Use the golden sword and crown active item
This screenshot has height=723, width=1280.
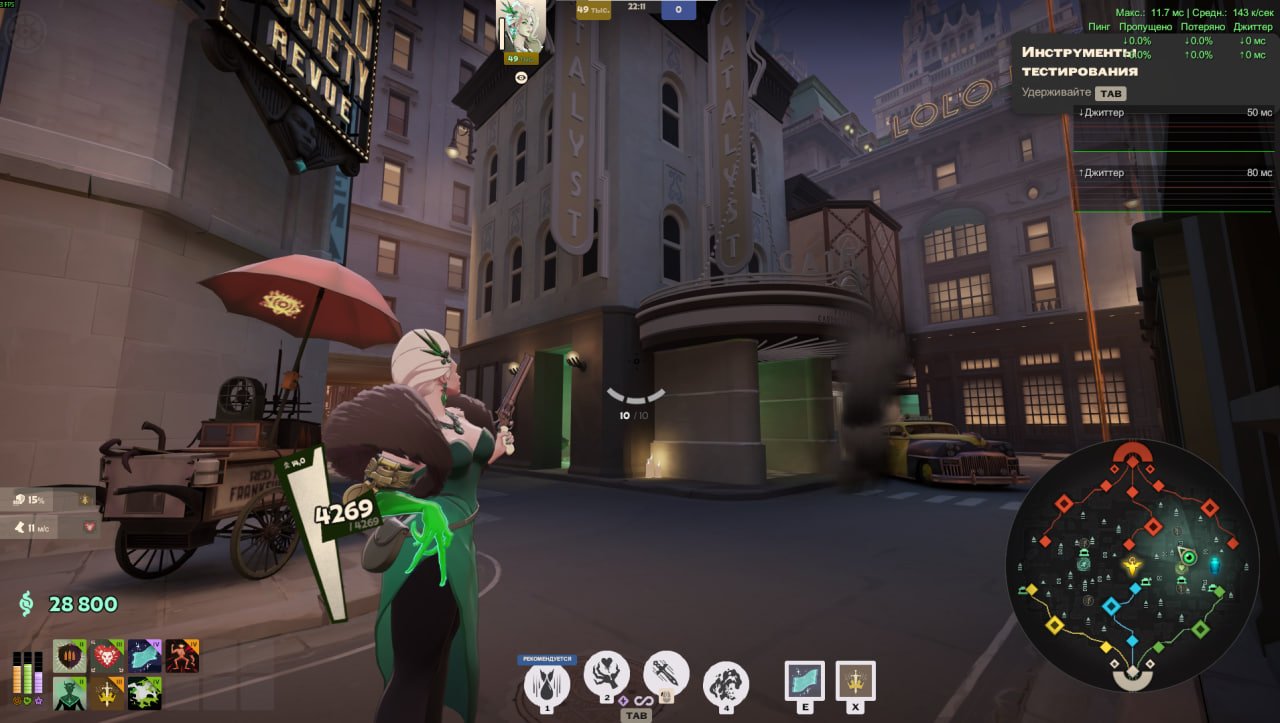pyautogui.click(x=855, y=681)
